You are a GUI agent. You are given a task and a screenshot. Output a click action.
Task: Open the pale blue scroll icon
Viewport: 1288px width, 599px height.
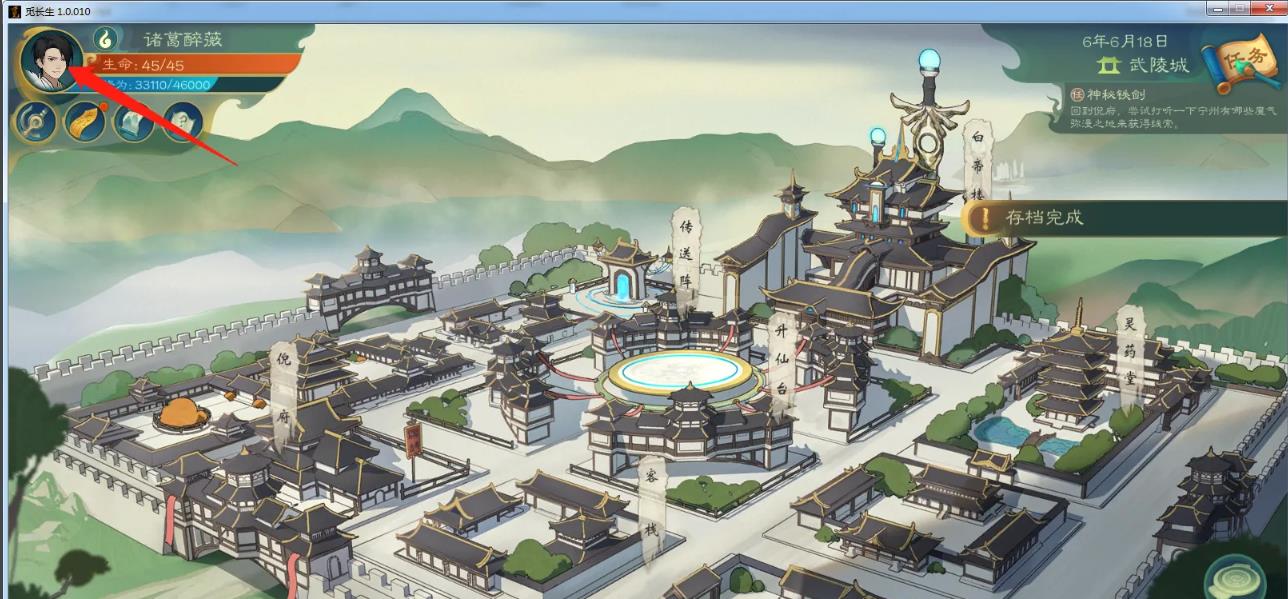(x=133, y=122)
